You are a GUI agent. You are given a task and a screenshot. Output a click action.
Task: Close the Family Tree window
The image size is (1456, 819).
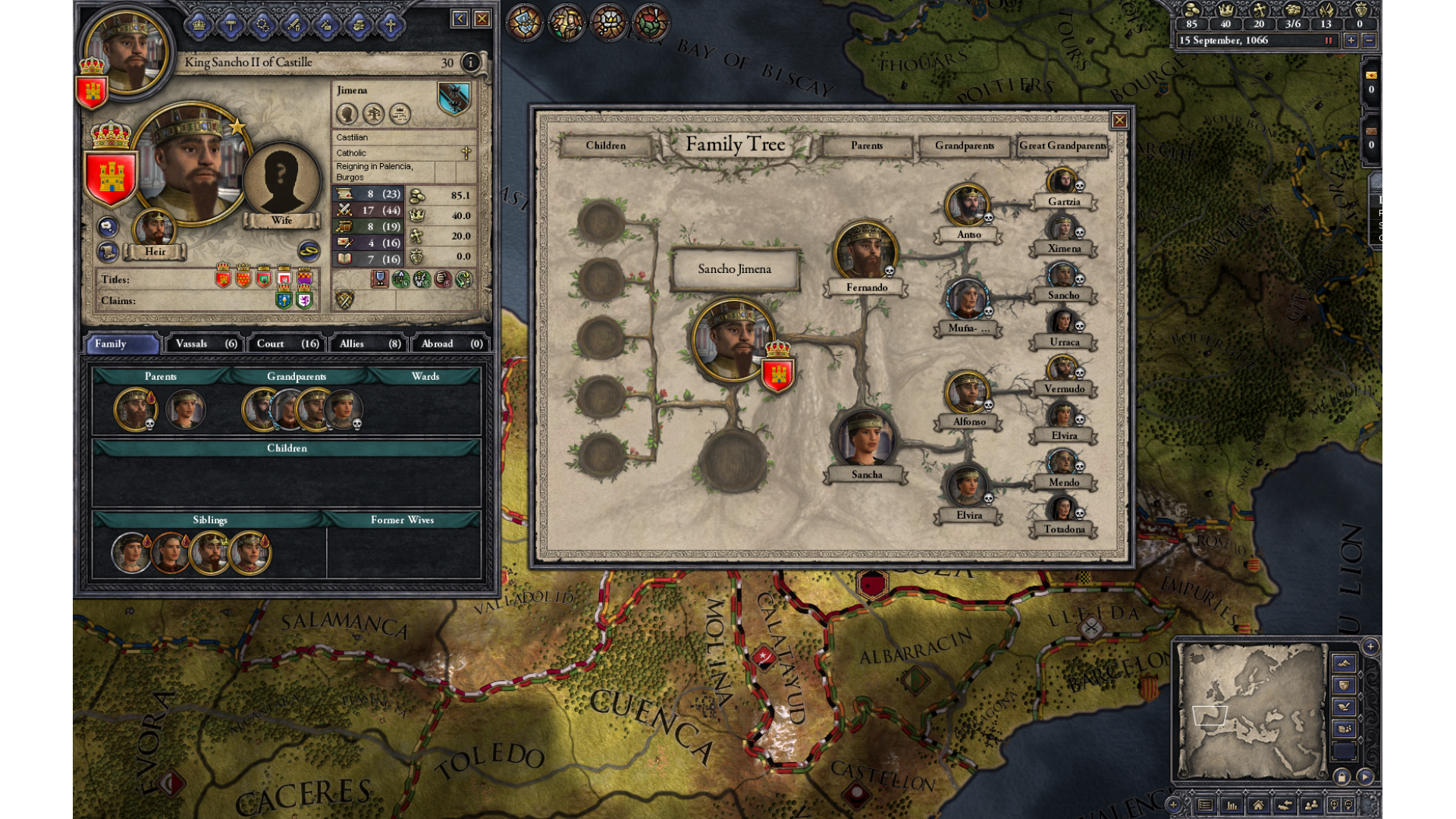click(x=1119, y=121)
